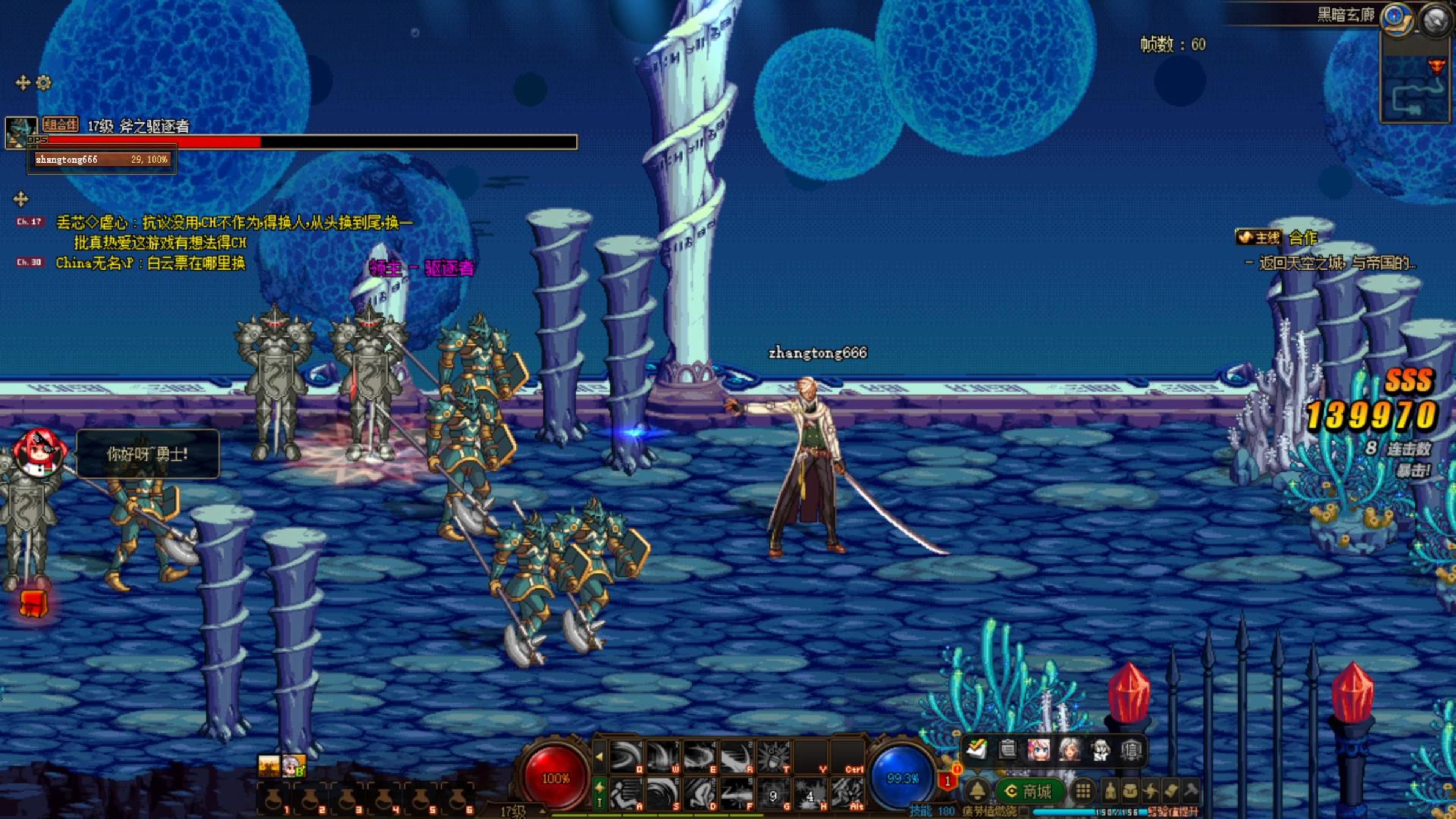Click the golden bell notification icon
This screenshot has height=819, width=1456.
point(978,791)
